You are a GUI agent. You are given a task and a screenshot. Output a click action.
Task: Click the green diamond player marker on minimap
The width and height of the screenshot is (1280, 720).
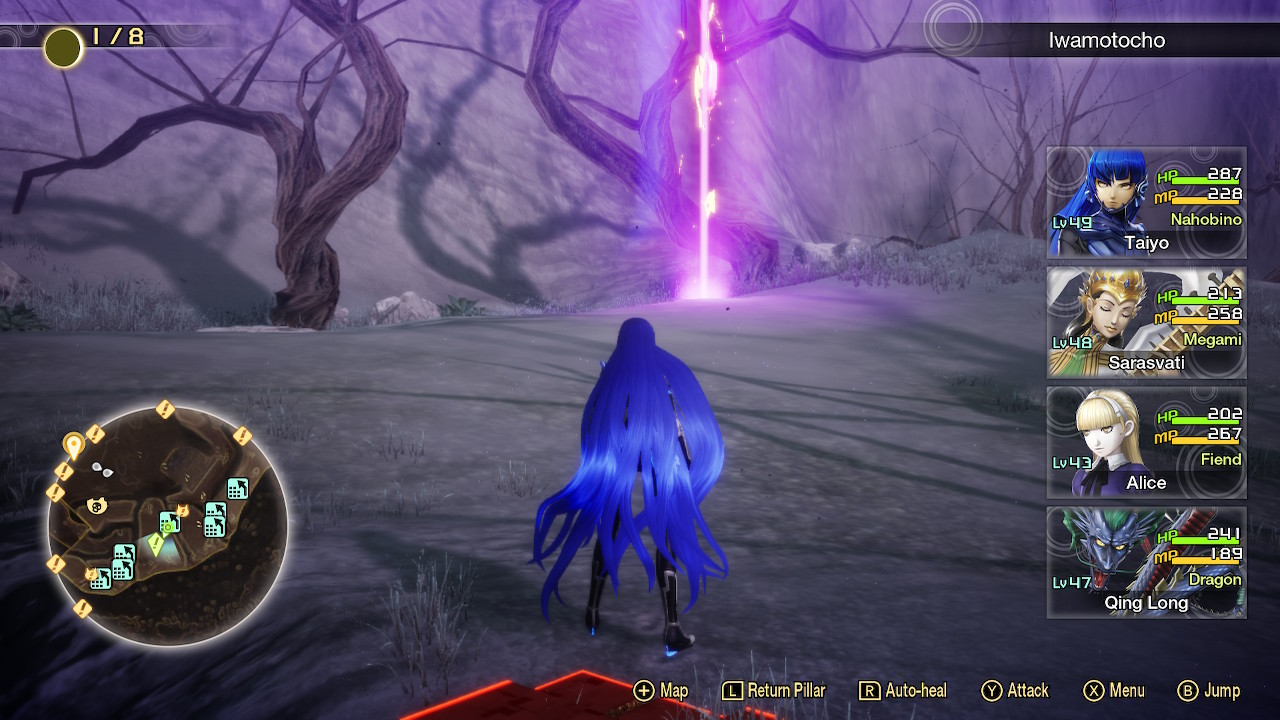pyautogui.click(x=155, y=543)
